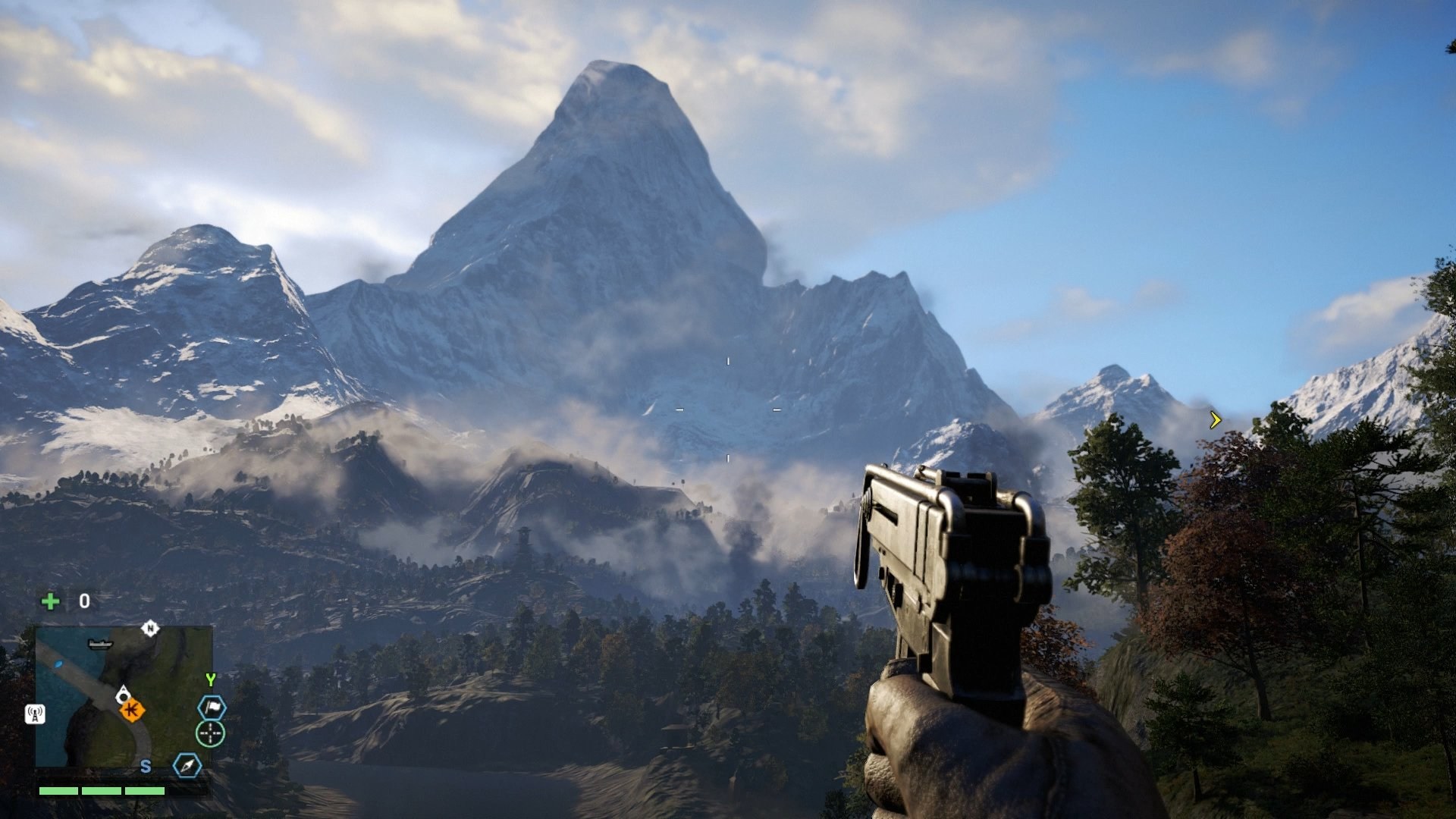This screenshot has height=819, width=1456.
Task: Toggle the Y button prompt above the flag icon
Action: coord(212,679)
